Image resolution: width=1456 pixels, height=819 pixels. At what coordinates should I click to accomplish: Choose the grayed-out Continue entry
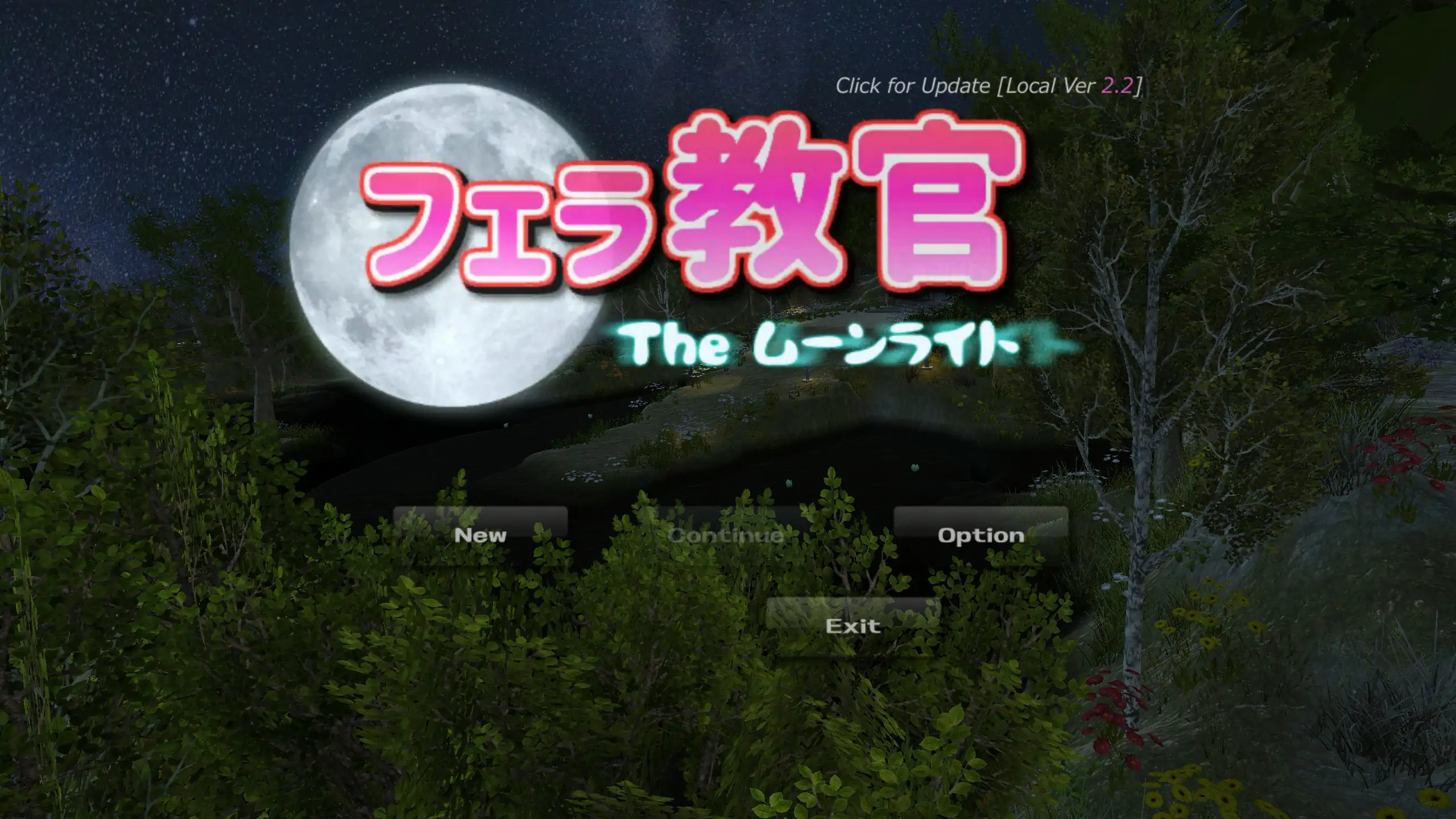(x=725, y=535)
